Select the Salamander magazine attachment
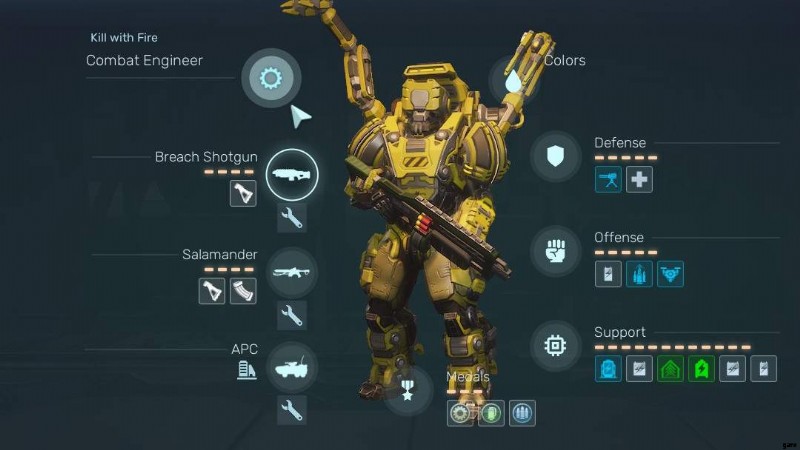This screenshot has width=800, height=450. pos(243,290)
